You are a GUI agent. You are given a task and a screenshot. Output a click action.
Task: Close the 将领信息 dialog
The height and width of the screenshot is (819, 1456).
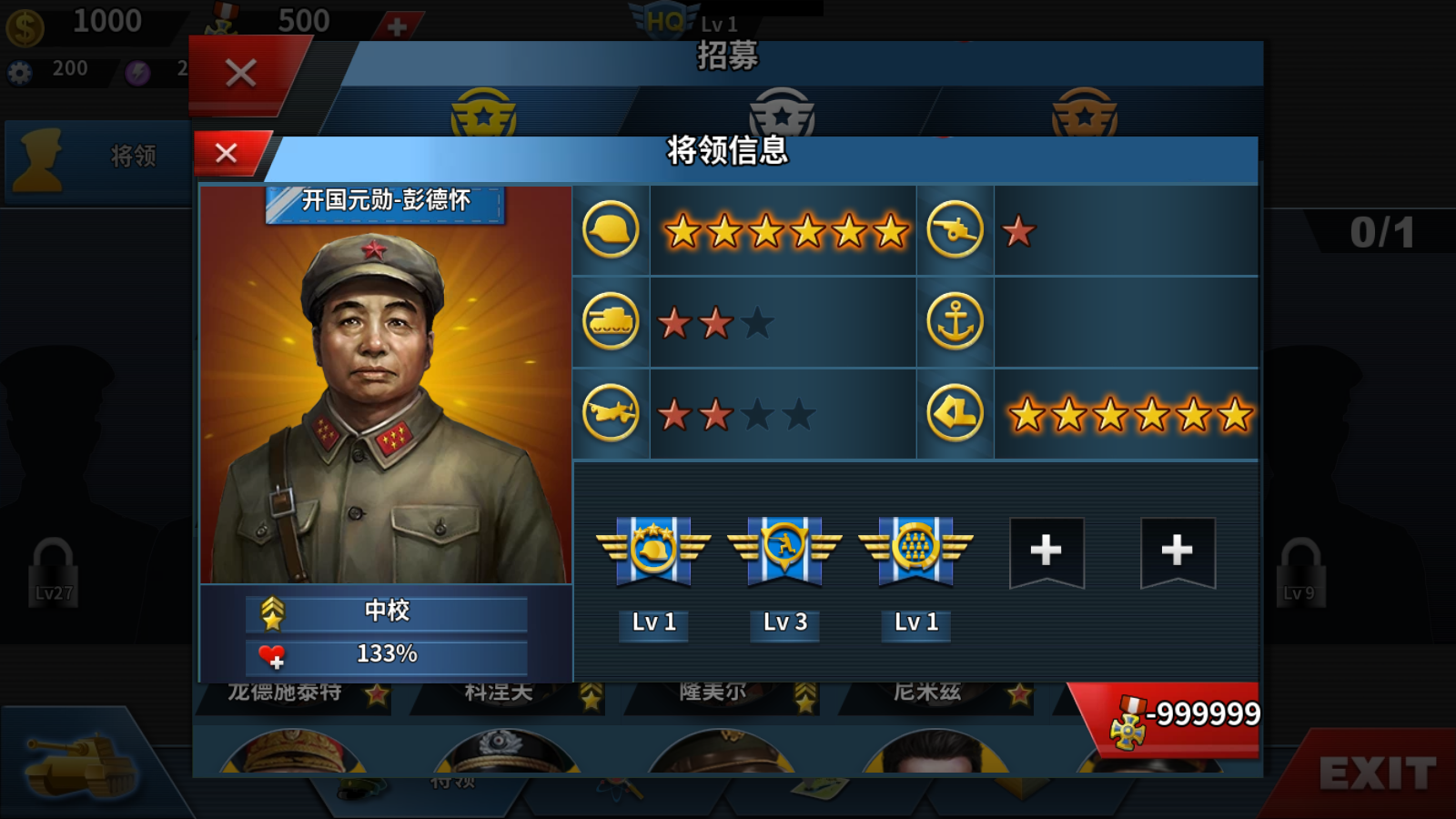pyautogui.click(x=226, y=152)
